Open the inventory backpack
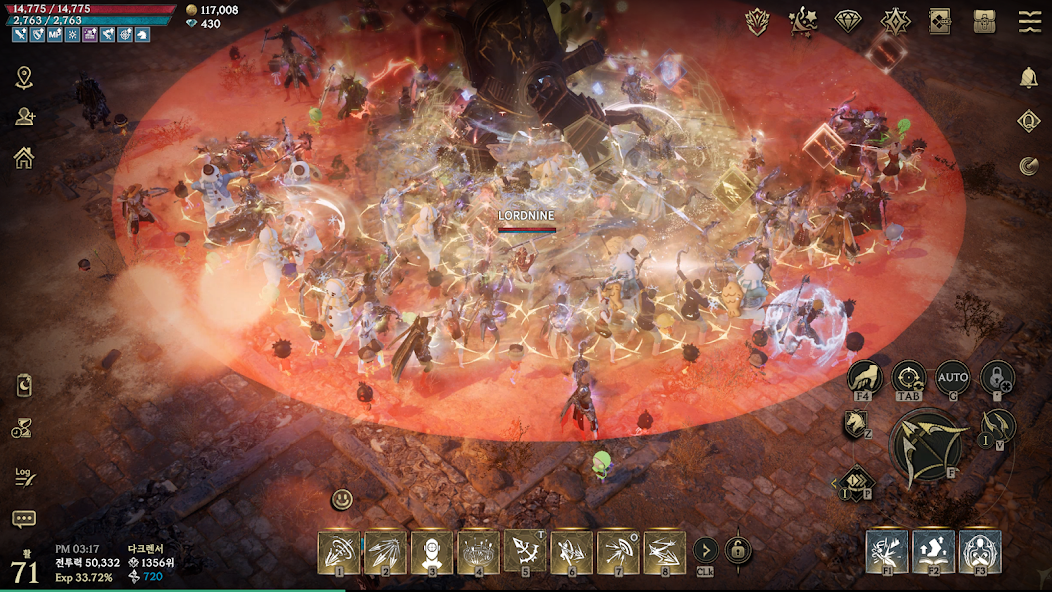This screenshot has height=592, width=1052. pos(985,21)
